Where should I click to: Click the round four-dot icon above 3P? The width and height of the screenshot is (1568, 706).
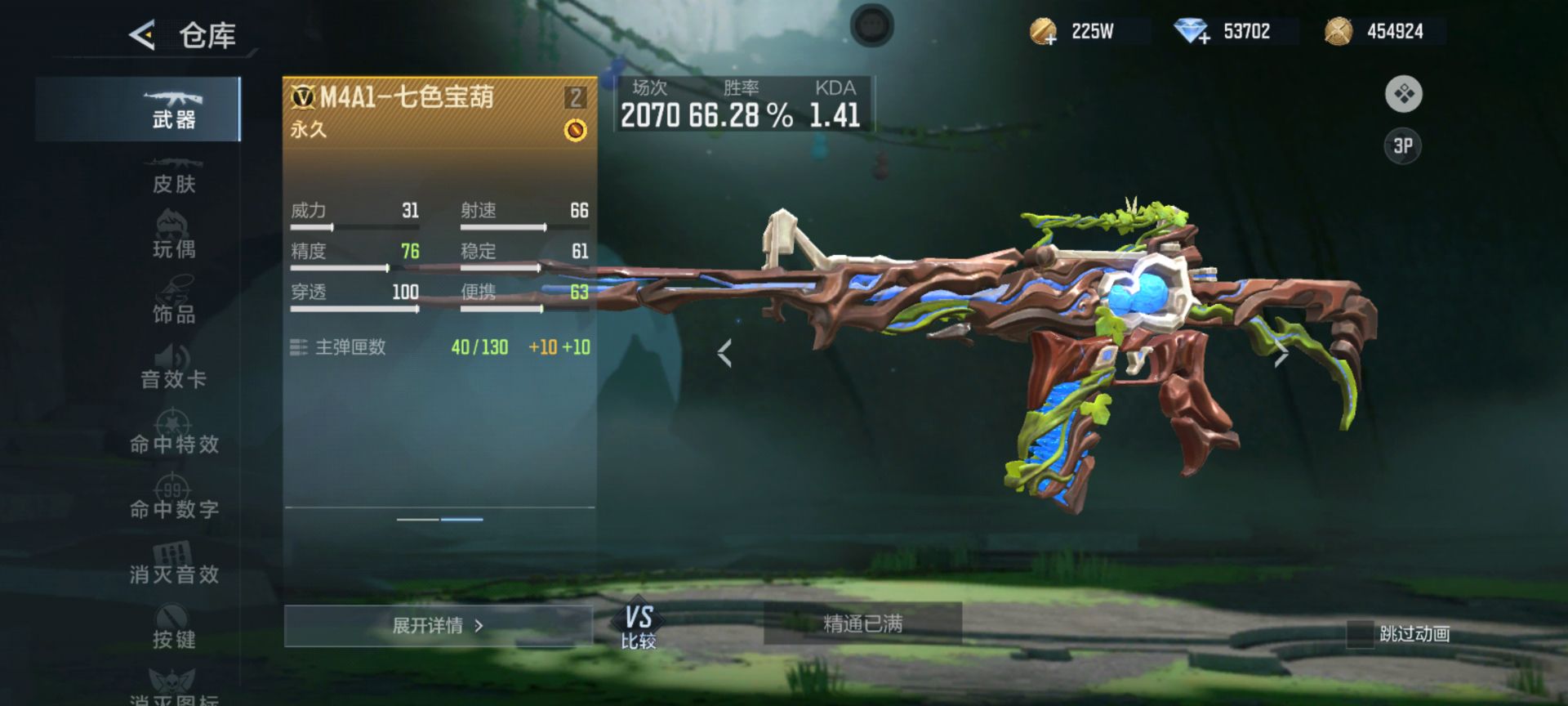pyautogui.click(x=1403, y=95)
